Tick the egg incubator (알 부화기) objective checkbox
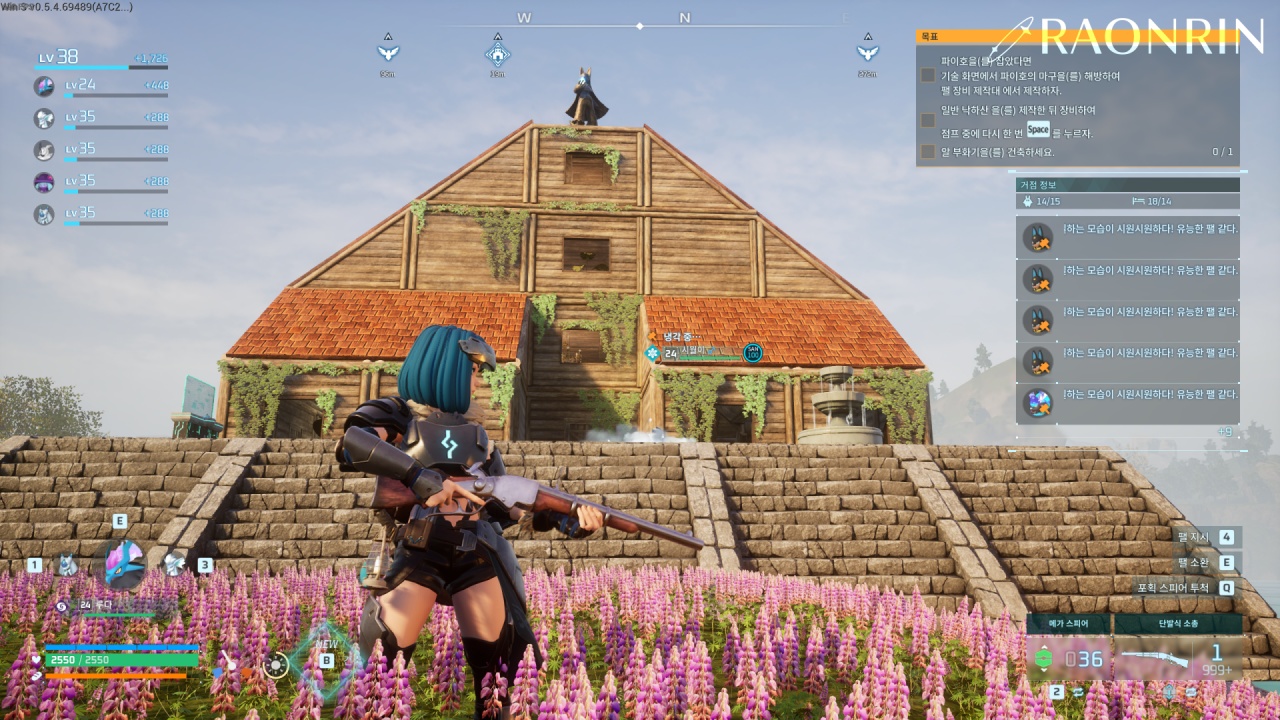 [x=928, y=152]
